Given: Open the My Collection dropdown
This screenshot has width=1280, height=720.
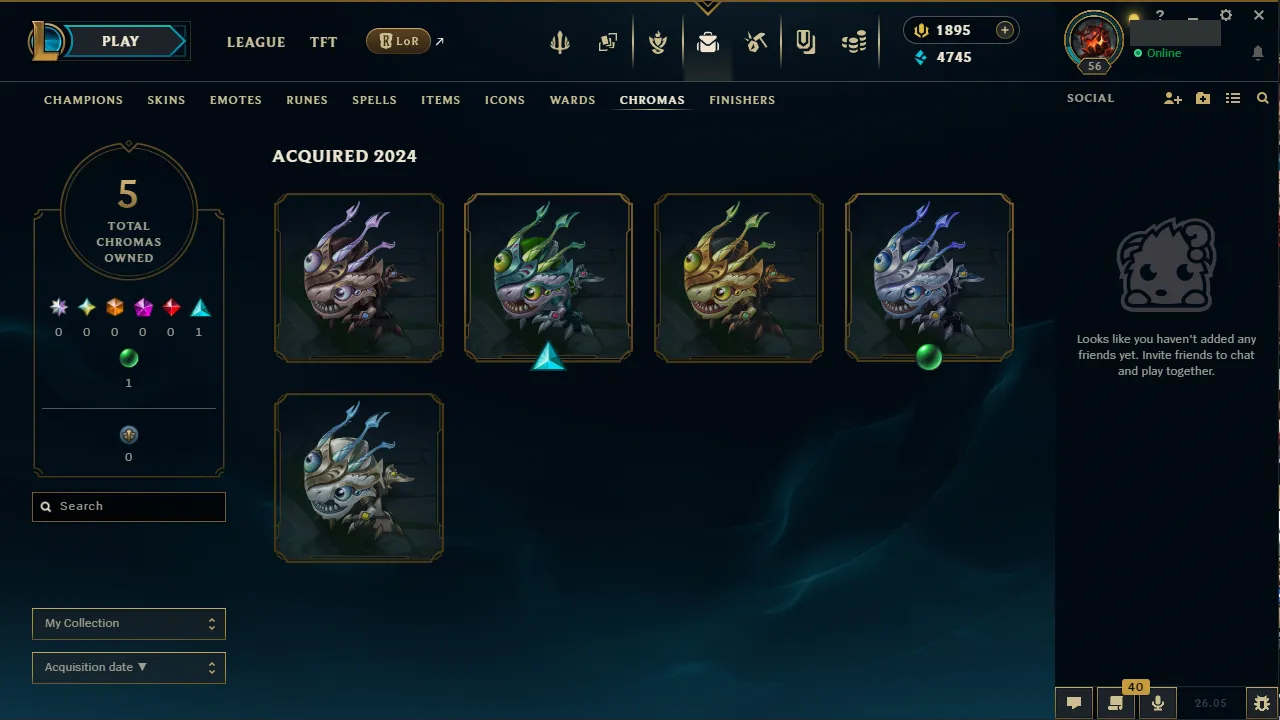Looking at the screenshot, I should pyautogui.click(x=128, y=623).
